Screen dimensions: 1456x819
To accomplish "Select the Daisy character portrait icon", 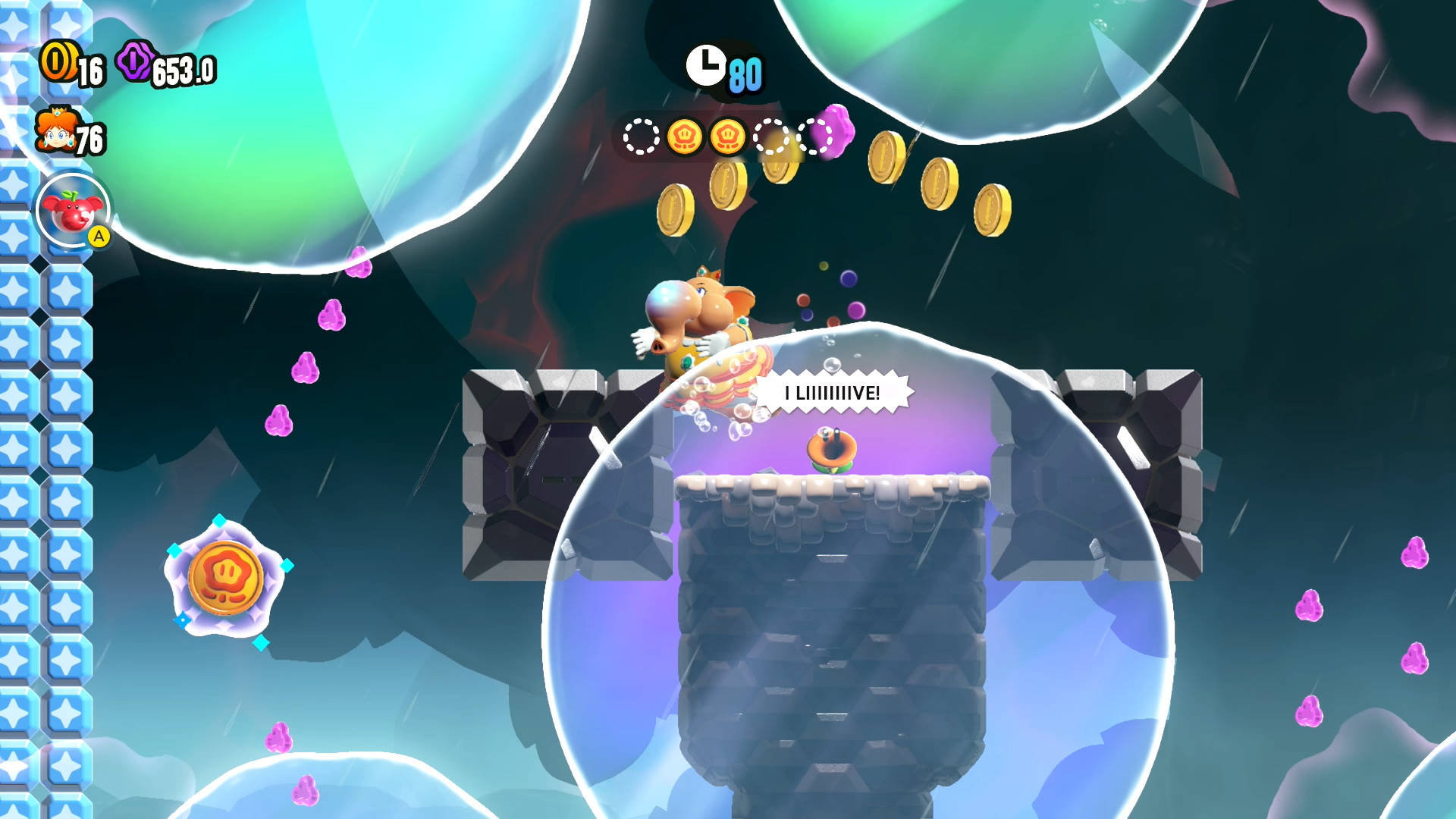I will [x=56, y=130].
